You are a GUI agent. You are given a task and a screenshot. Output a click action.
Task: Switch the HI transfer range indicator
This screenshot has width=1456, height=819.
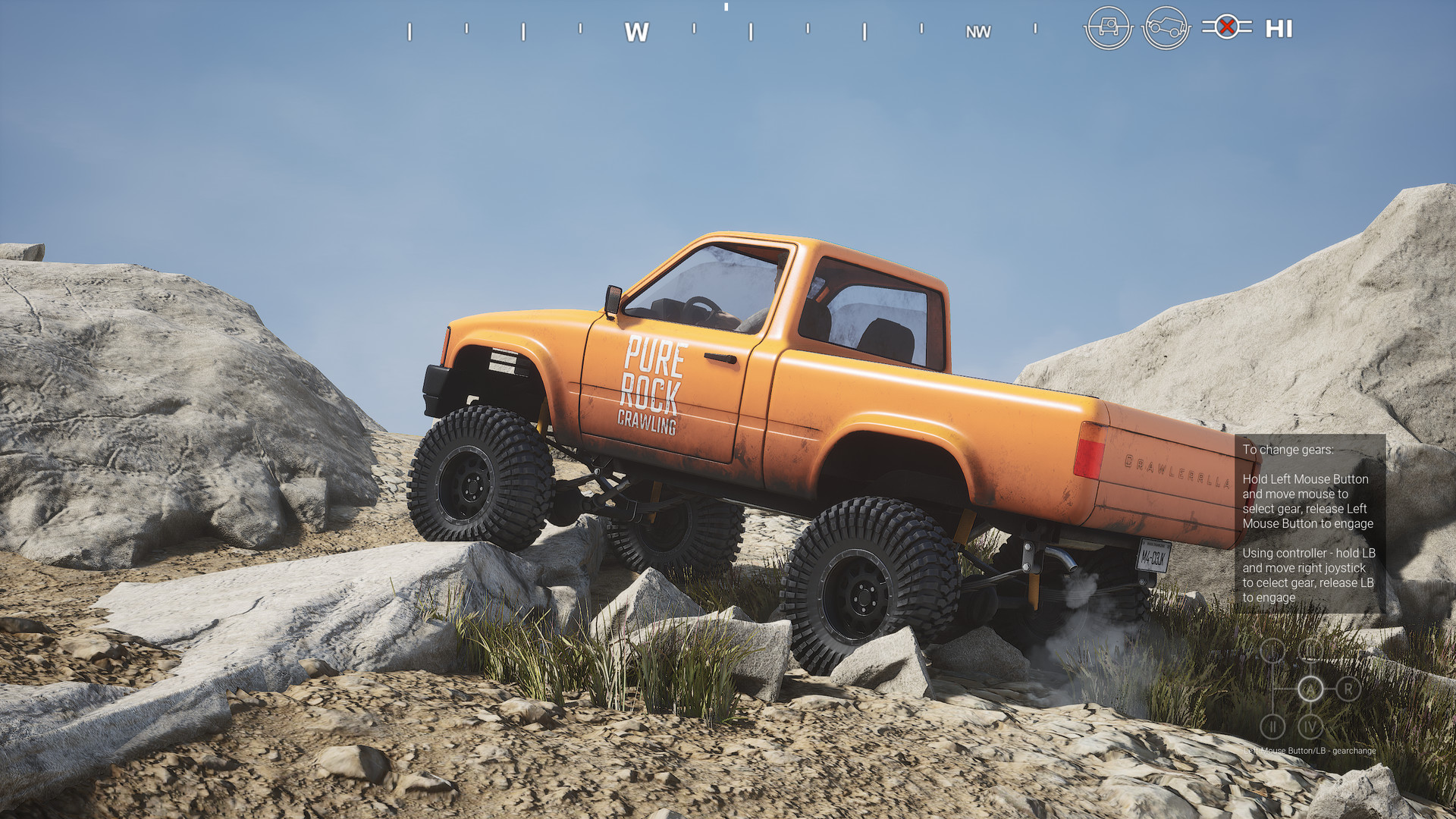[1279, 29]
